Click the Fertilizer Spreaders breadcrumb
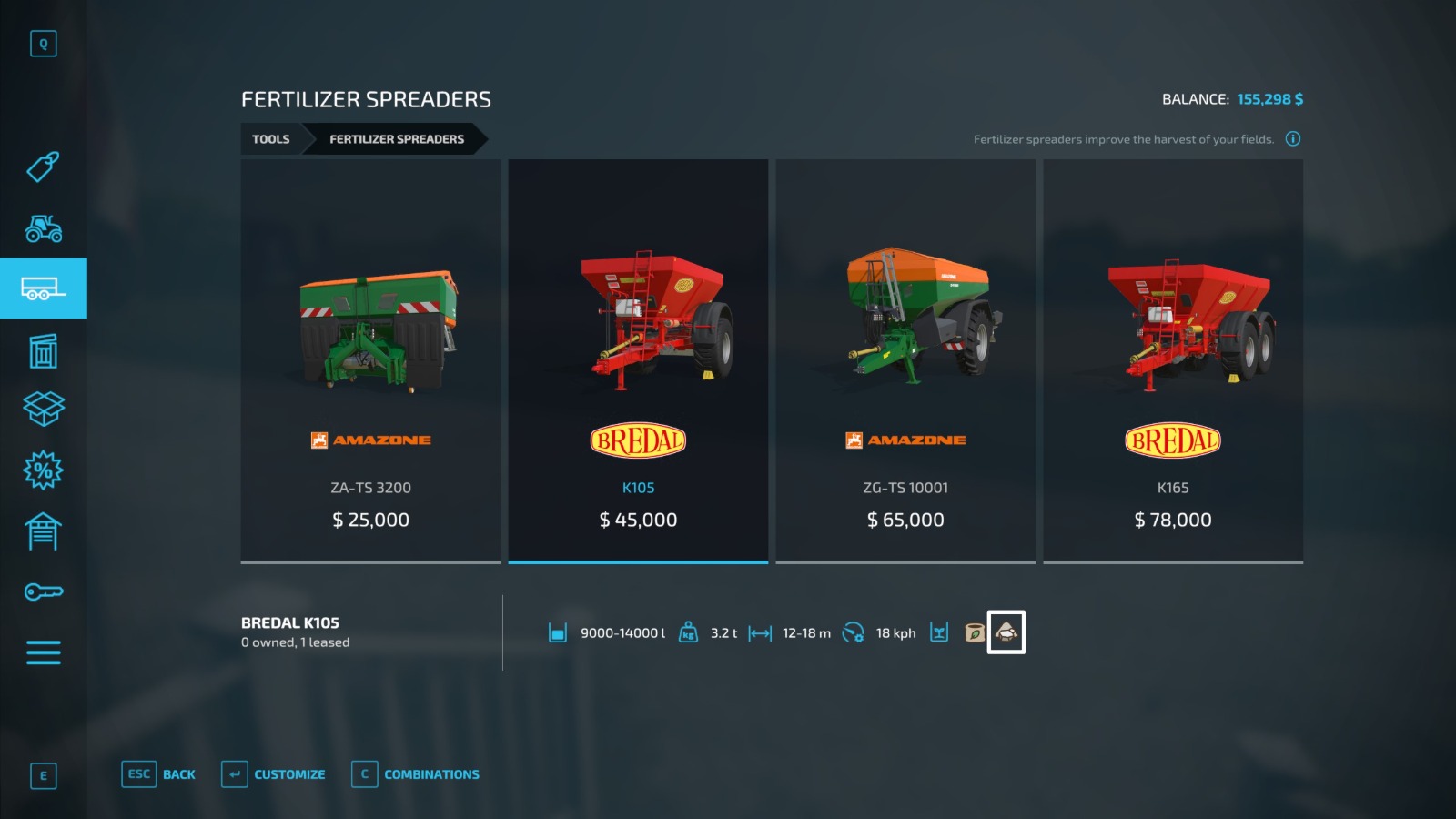1456x819 pixels. point(396,139)
